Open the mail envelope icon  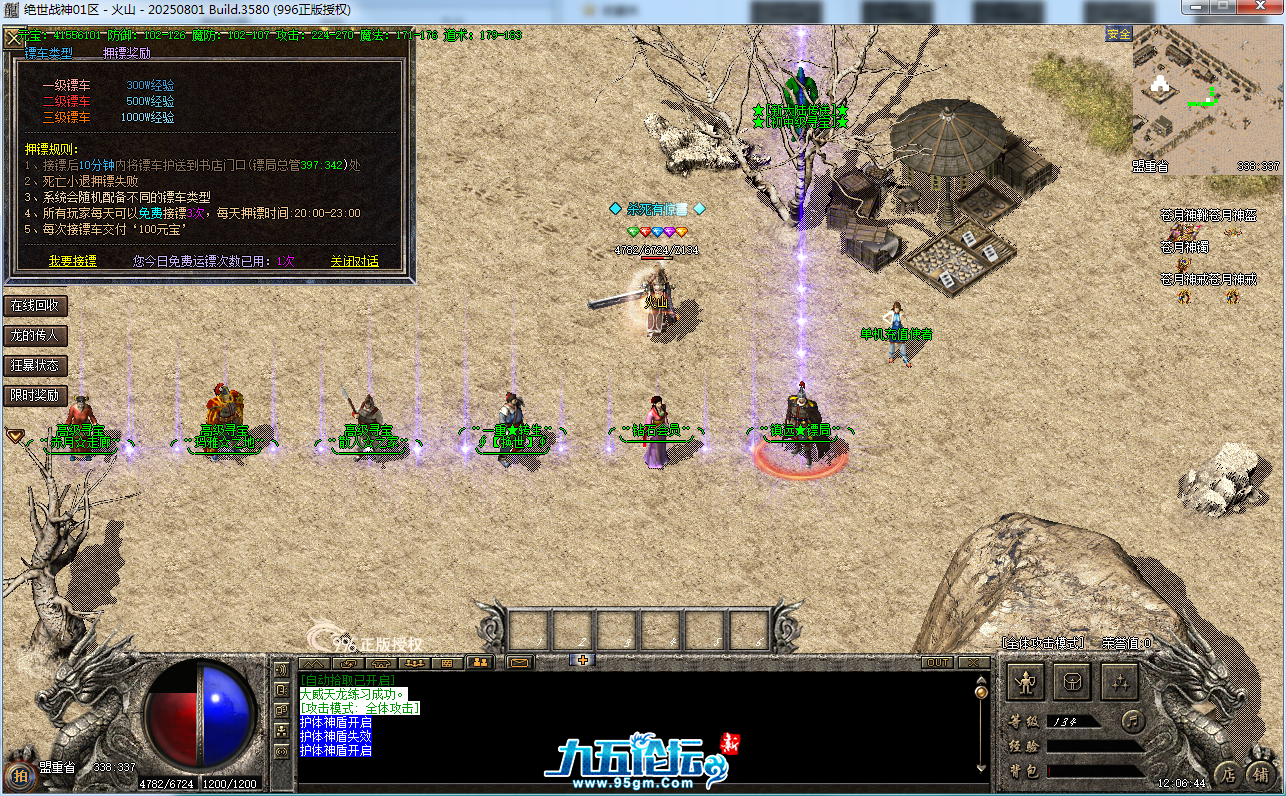coord(519,662)
